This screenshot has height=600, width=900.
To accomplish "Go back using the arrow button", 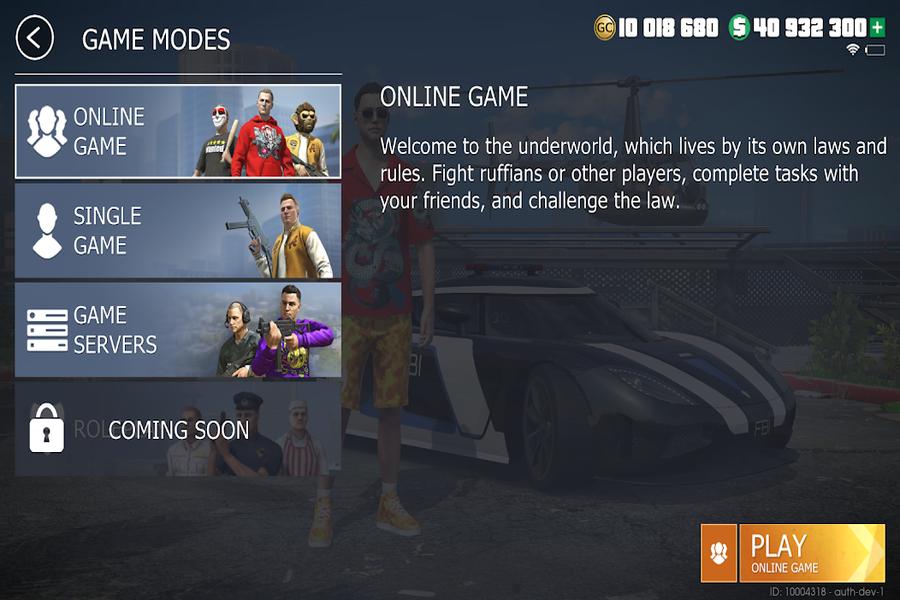I will (x=35, y=39).
